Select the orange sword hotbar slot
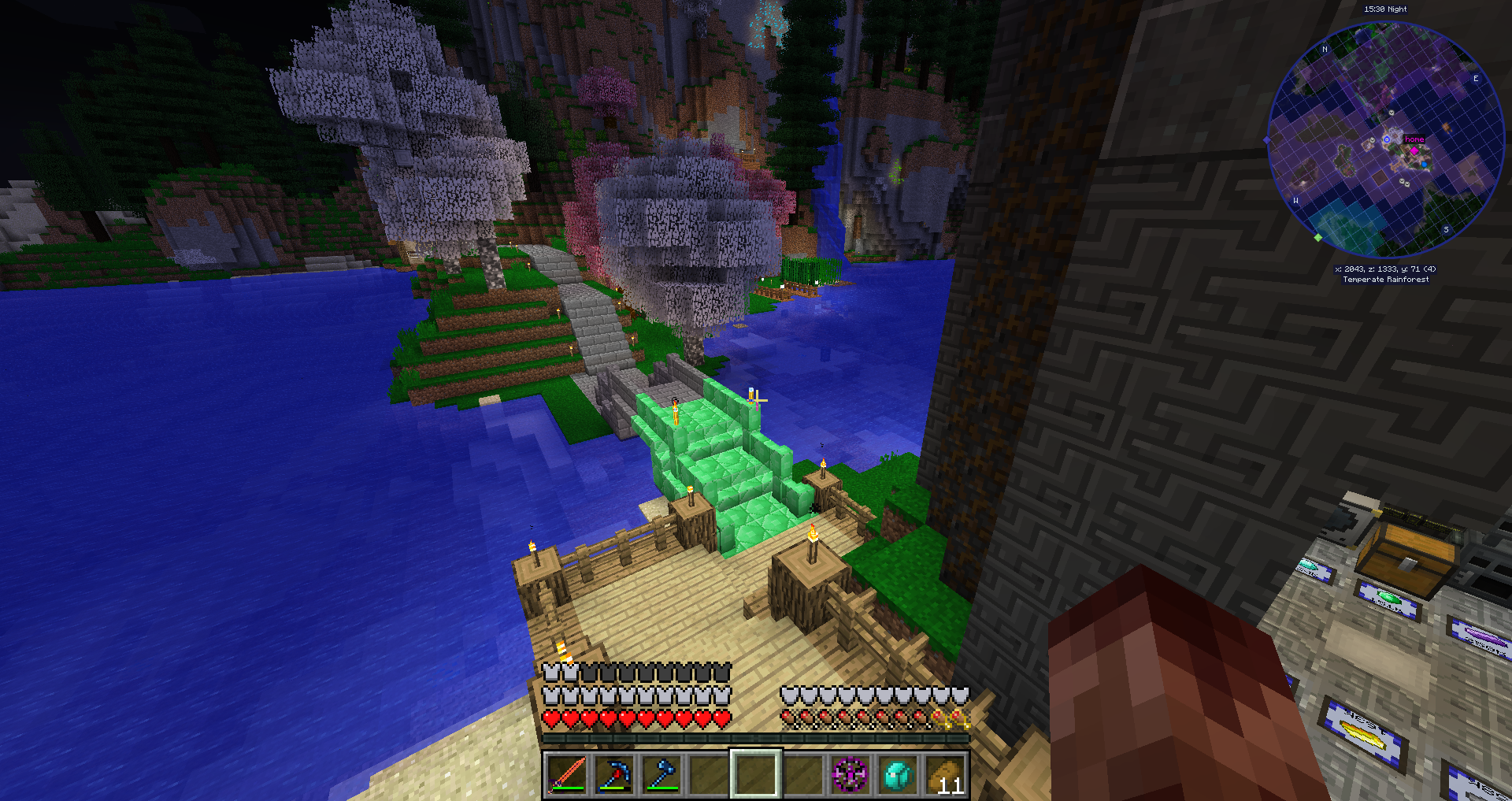1512x801 pixels. point(567,775)
